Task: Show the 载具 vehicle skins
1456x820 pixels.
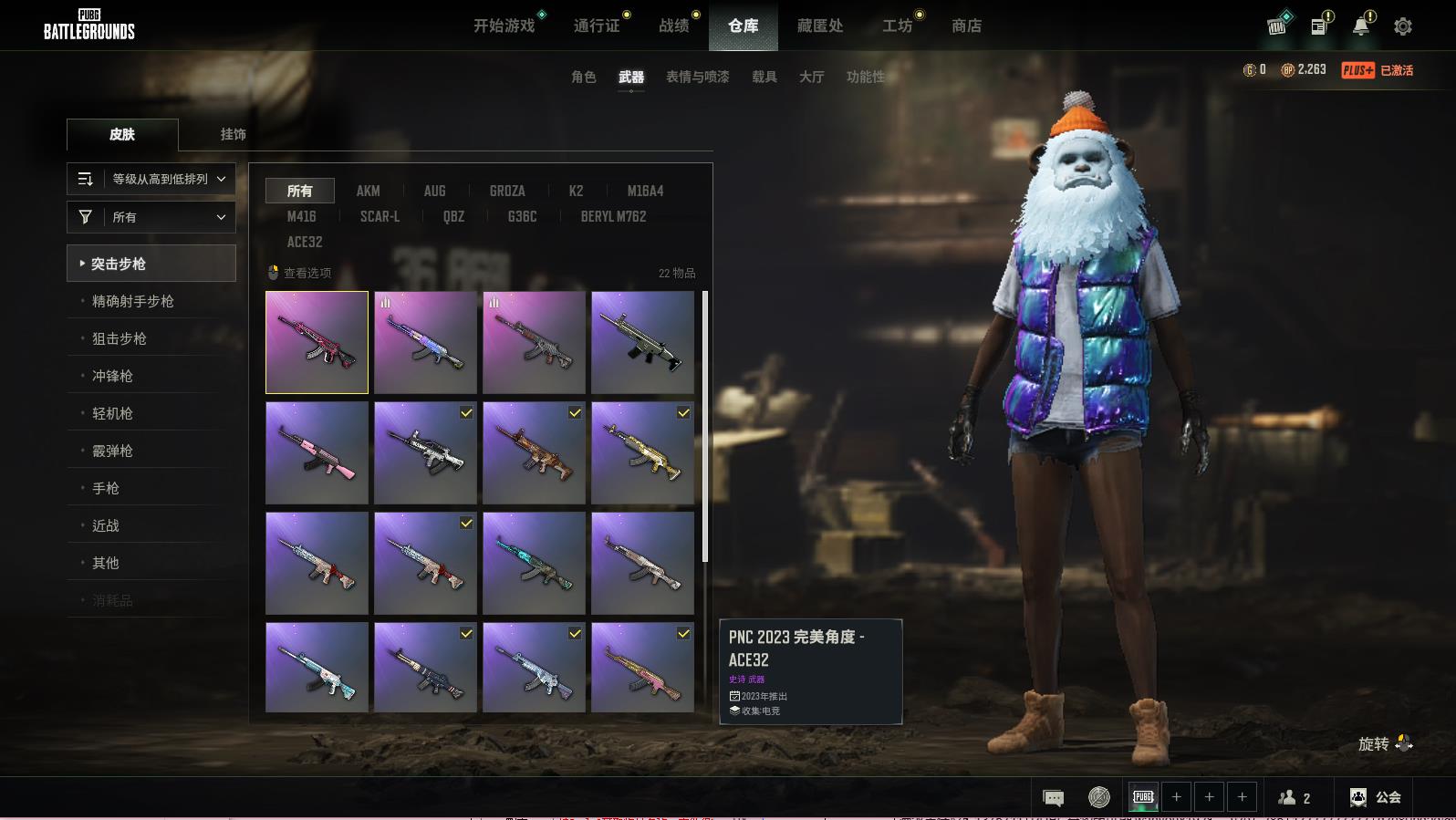Action: click(764, 77)
